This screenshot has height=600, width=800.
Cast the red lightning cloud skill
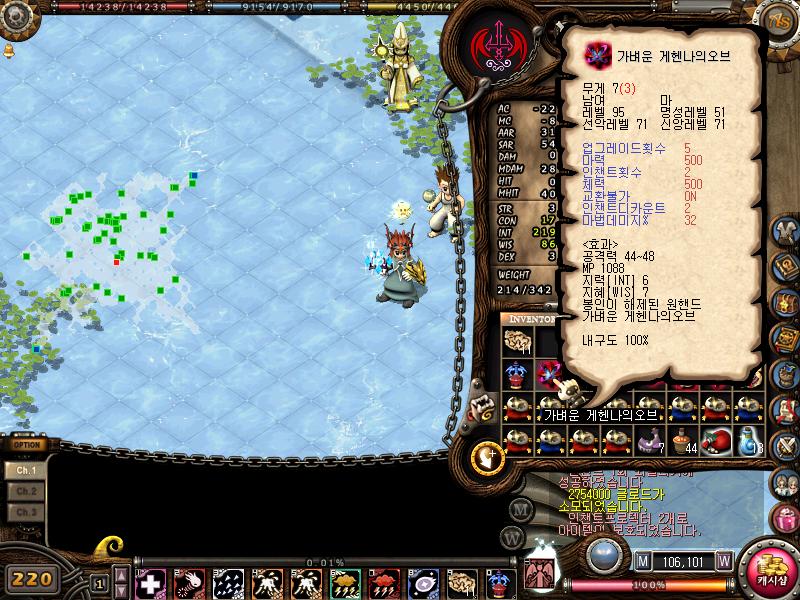click(384, 582)
